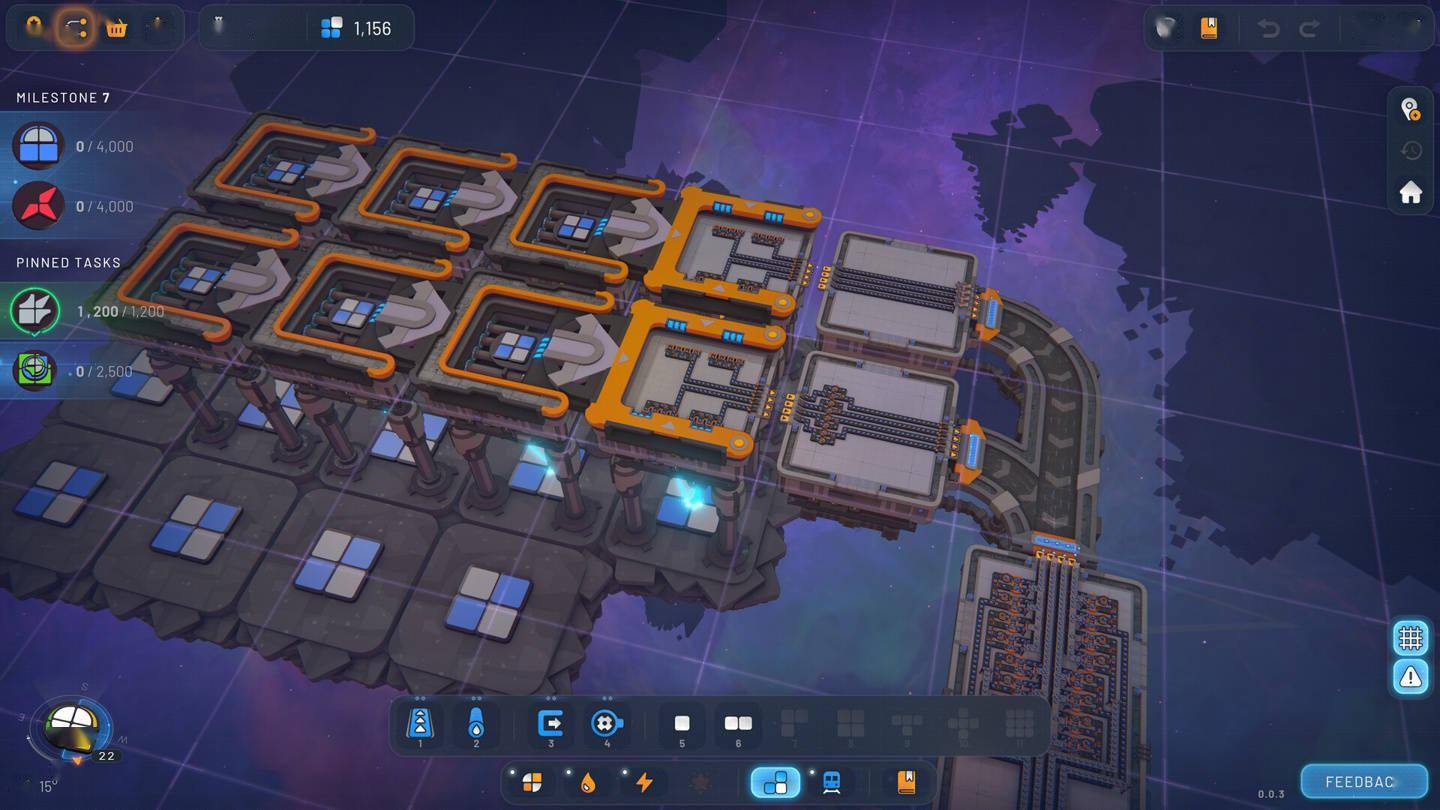Open the shopping basket menu
This screenshot has height=810, width=1440.
[117, 28]
